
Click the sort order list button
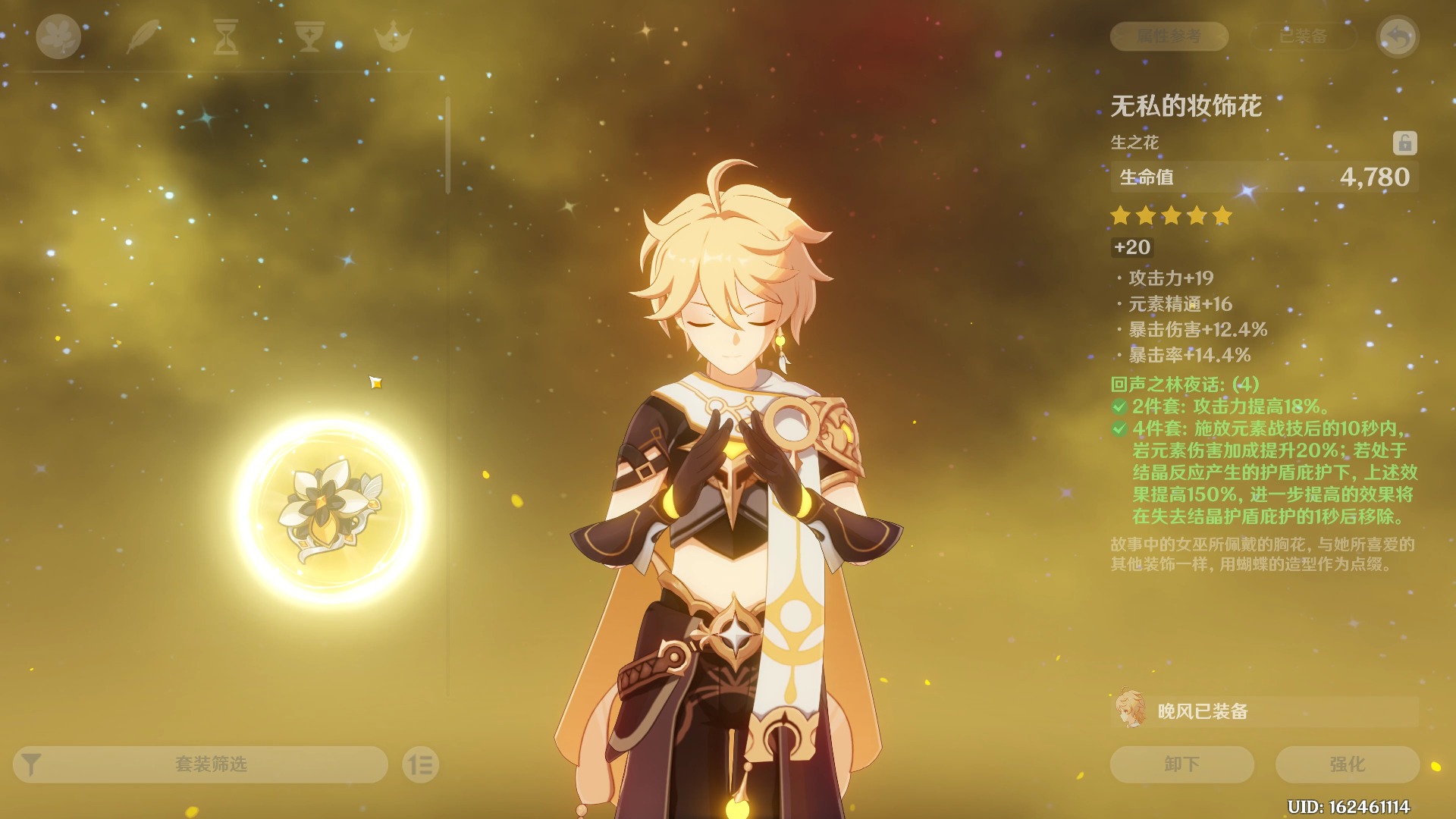pyautogui.click(x=420, y=764)
